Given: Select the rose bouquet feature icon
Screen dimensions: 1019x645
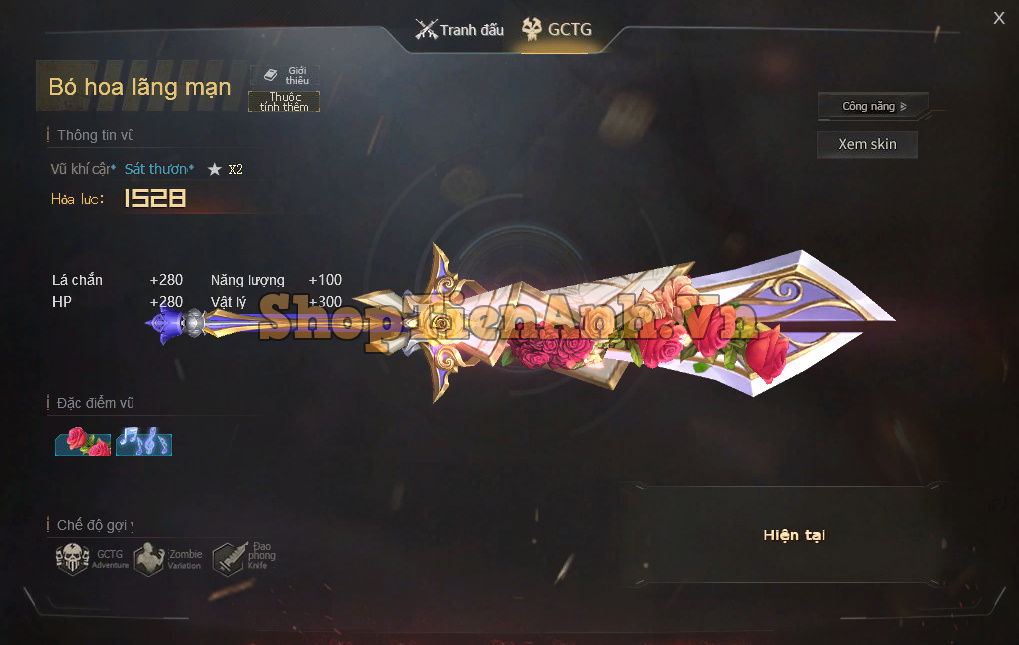Looking at the screenshot, I should pyautogui.click(x=83, y=441).
